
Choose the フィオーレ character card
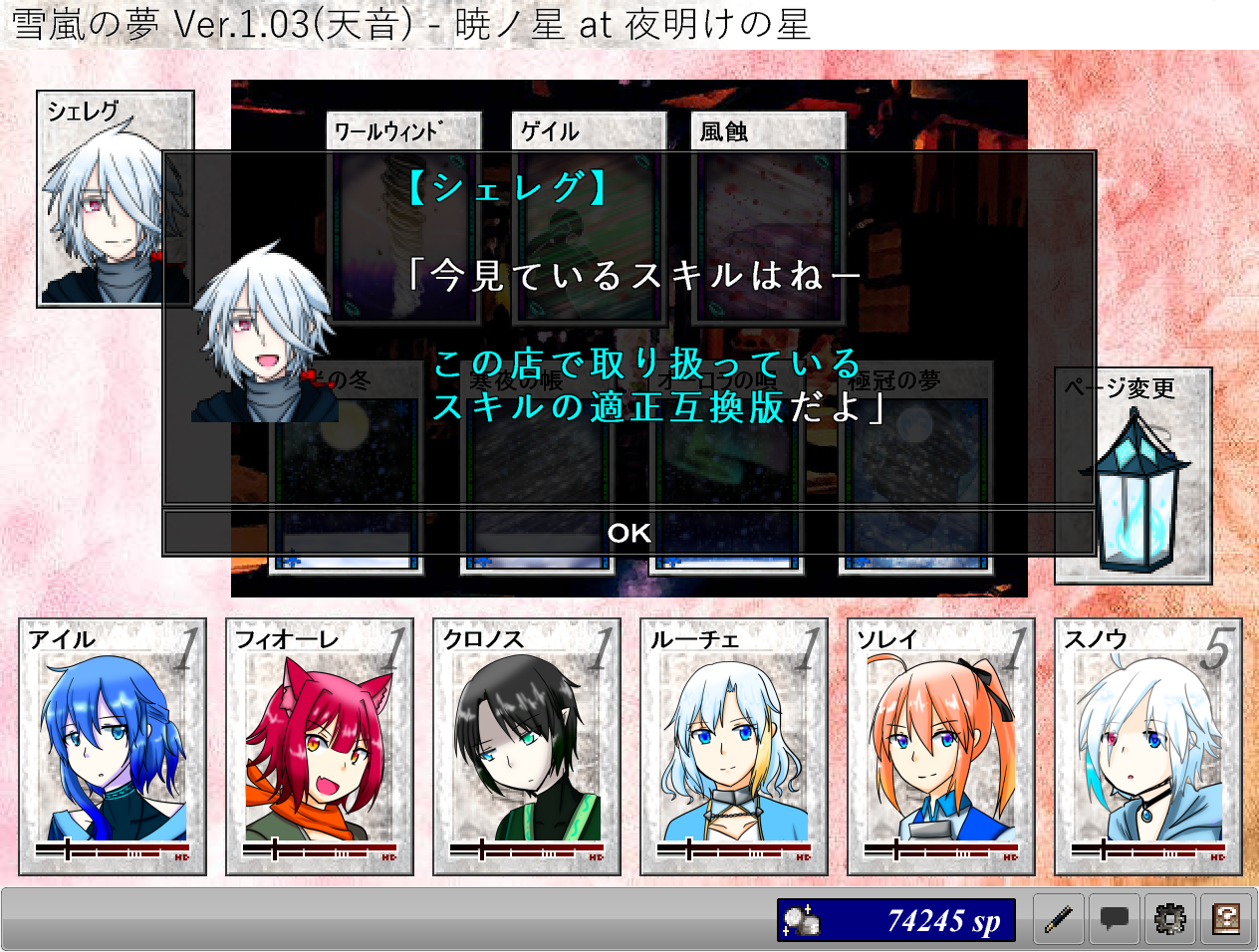point(320,747)
